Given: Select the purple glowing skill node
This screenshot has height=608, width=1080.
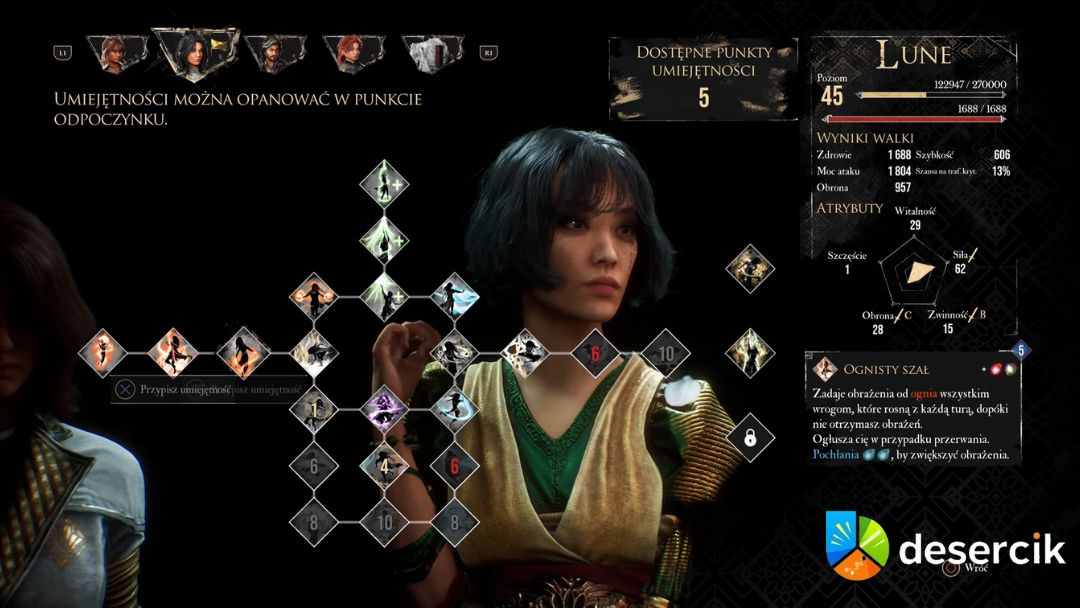Looking at the screenshot, I should (x=382, y=409).
